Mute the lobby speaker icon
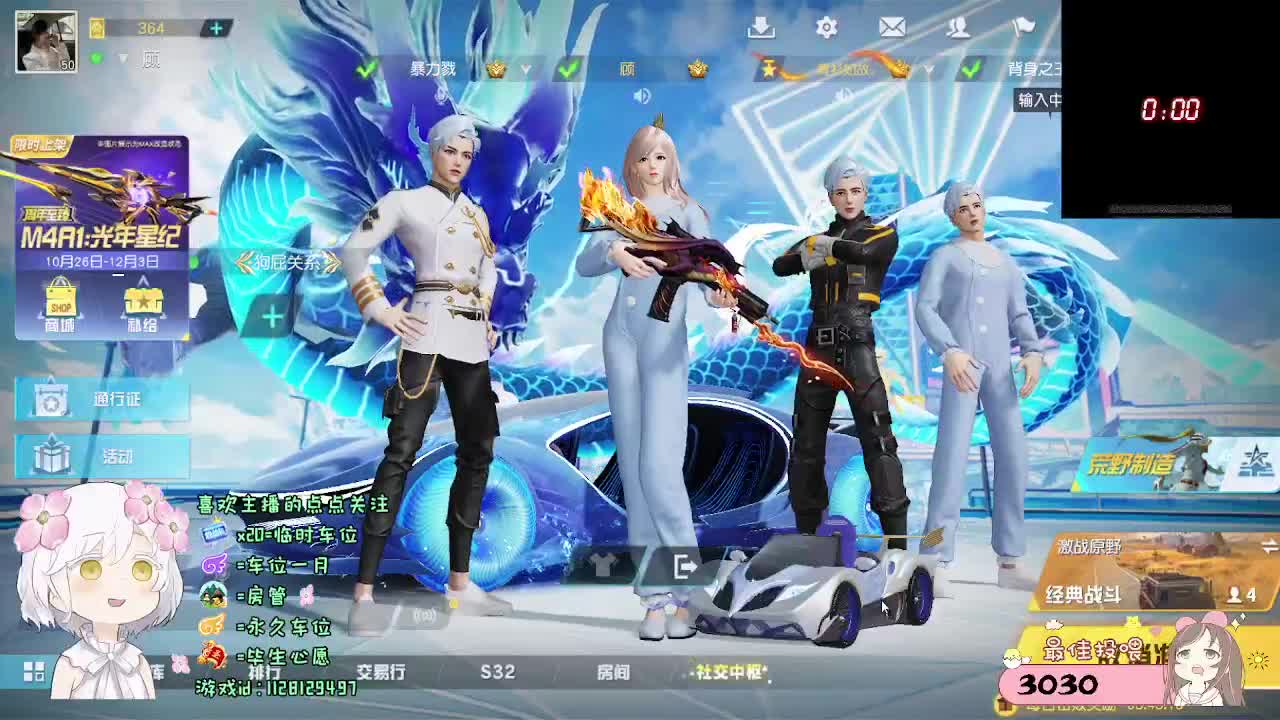Screen dimensions: 1280x720 (x=640, y=97)
